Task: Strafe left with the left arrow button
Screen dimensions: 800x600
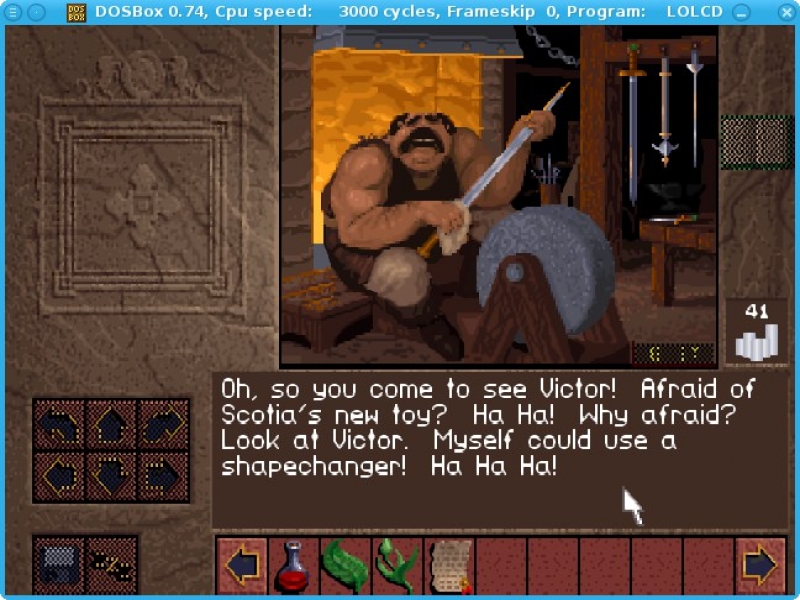Action: [59, 476]
